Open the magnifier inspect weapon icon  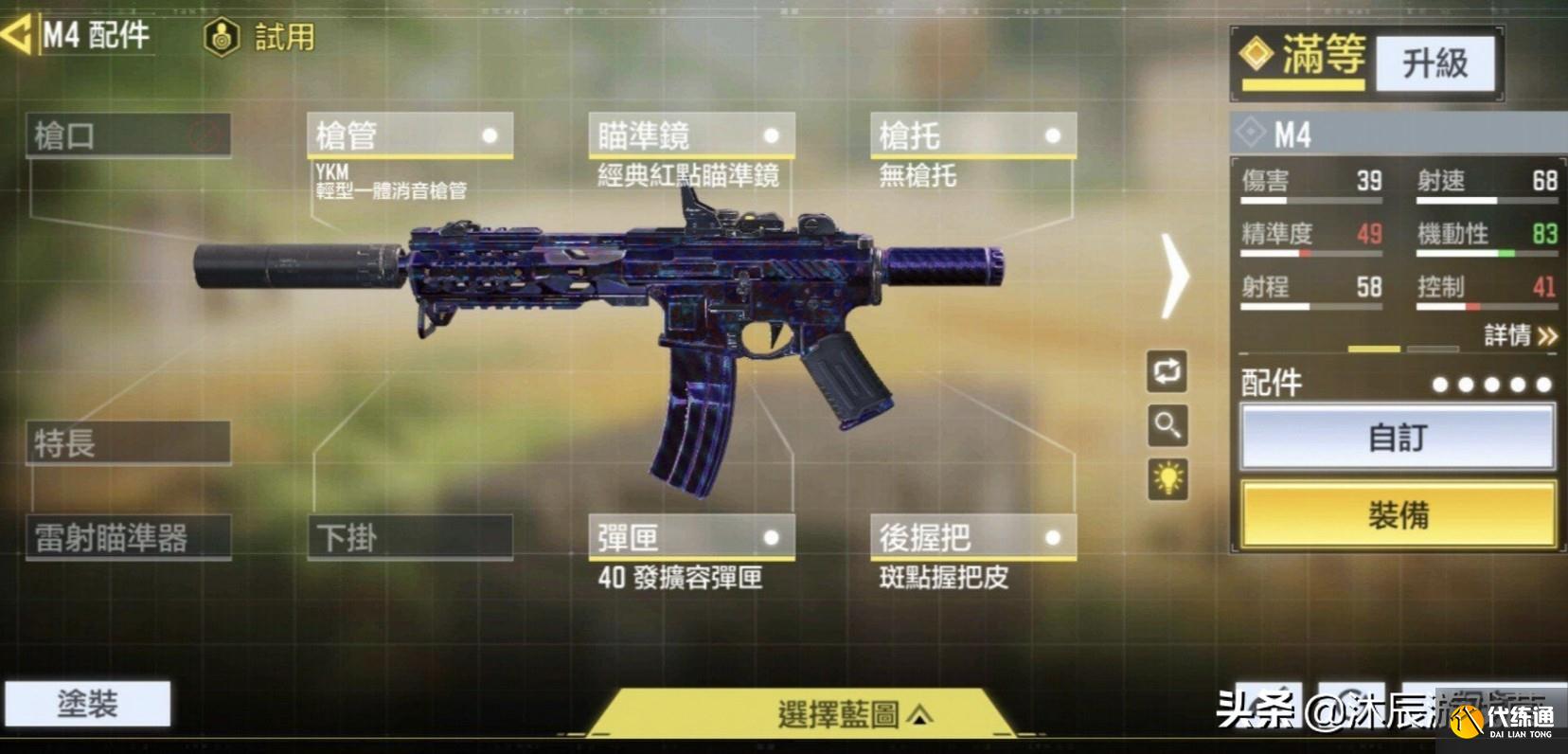click(x=1167, y=427)
